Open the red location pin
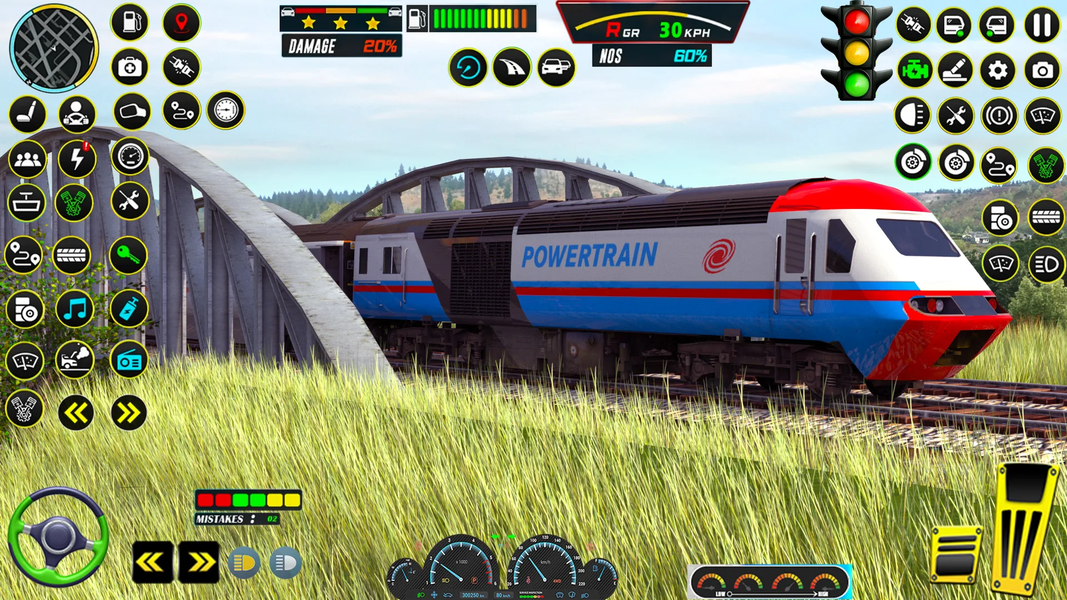This screenshot has width=1067, height=600. click(x=181, y=22)
